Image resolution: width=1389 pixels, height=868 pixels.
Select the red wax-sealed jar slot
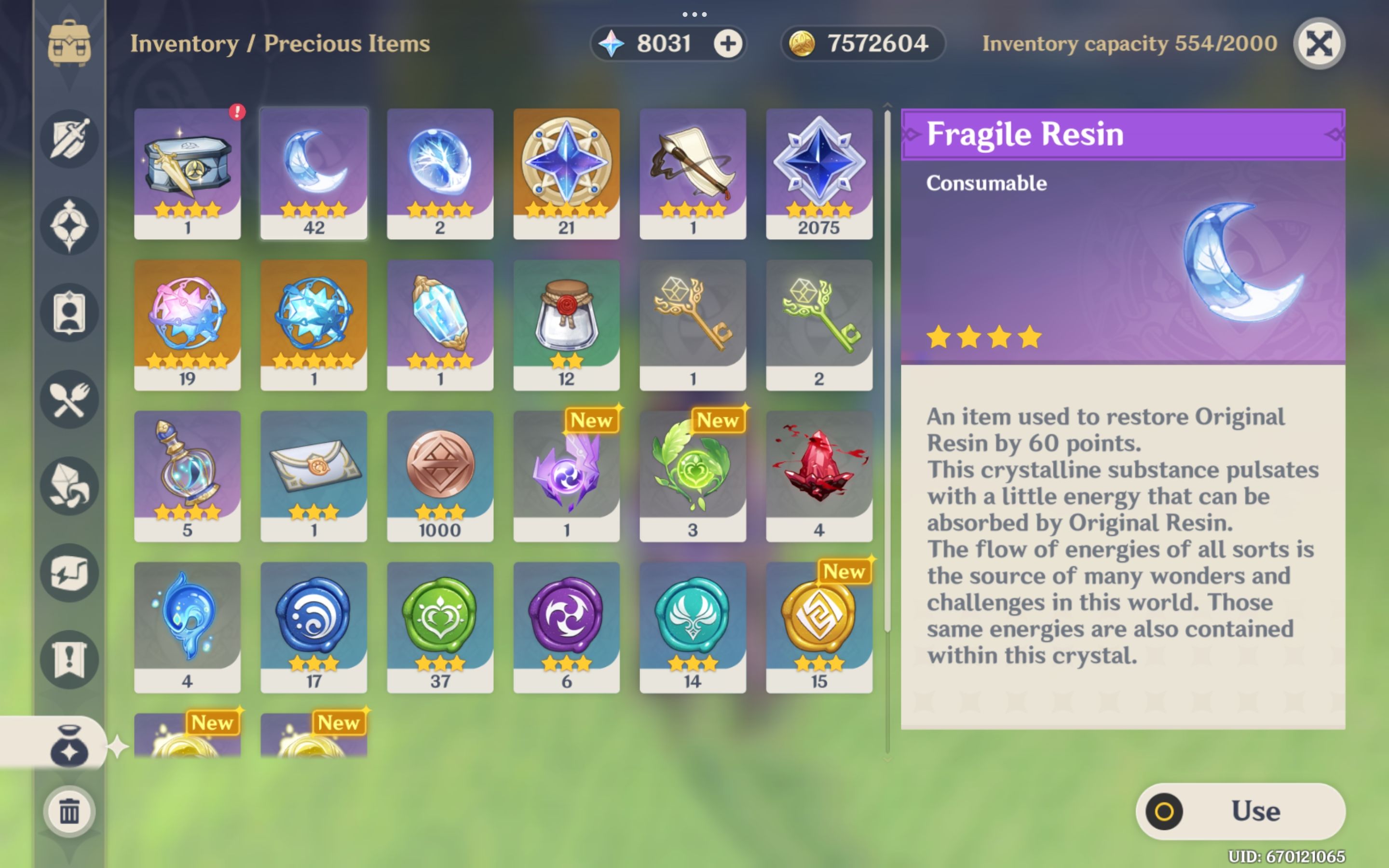click(566, 325)
